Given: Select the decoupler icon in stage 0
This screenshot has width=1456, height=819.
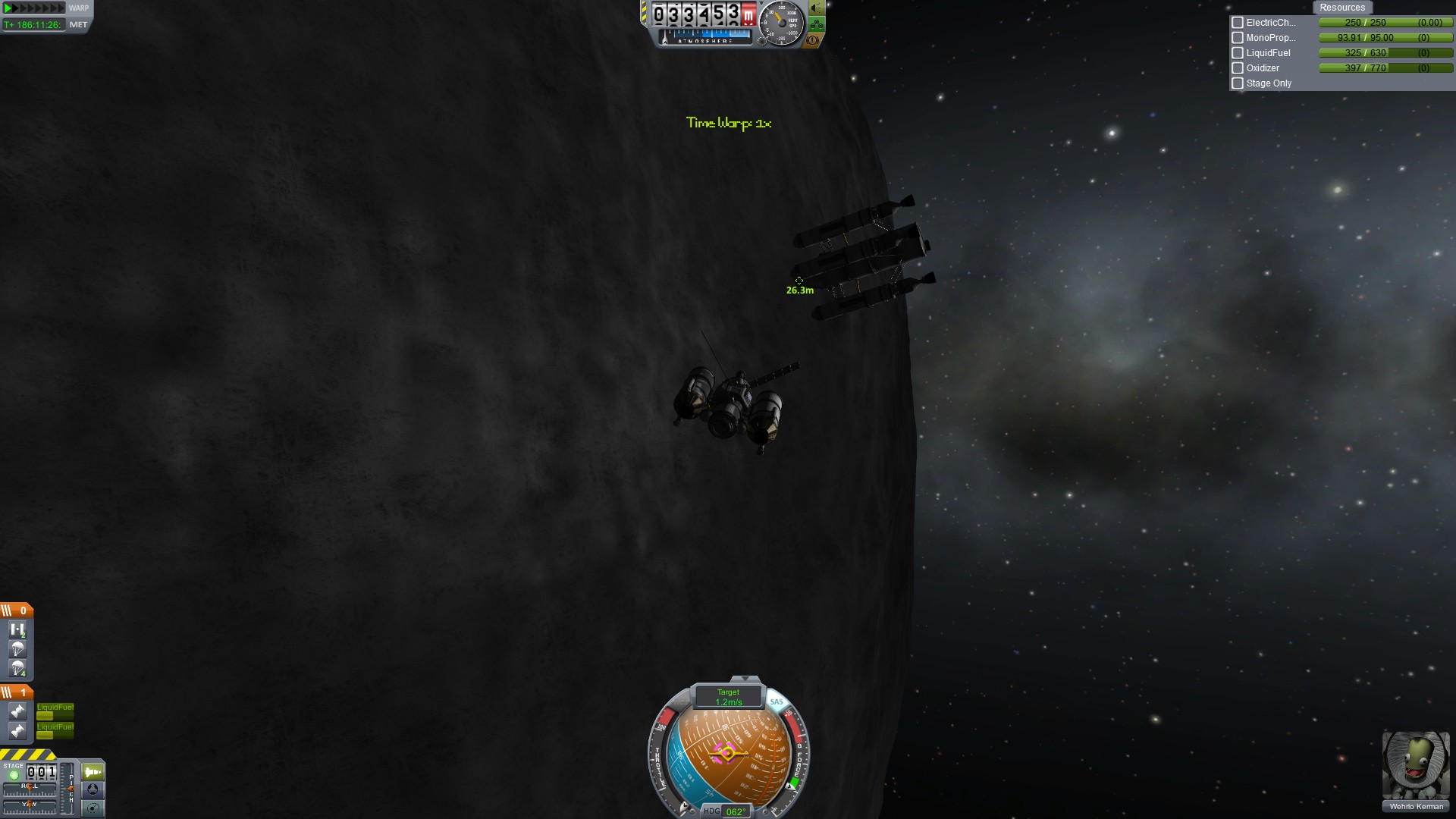Looking at the screenshot, I should pos(17,629).
